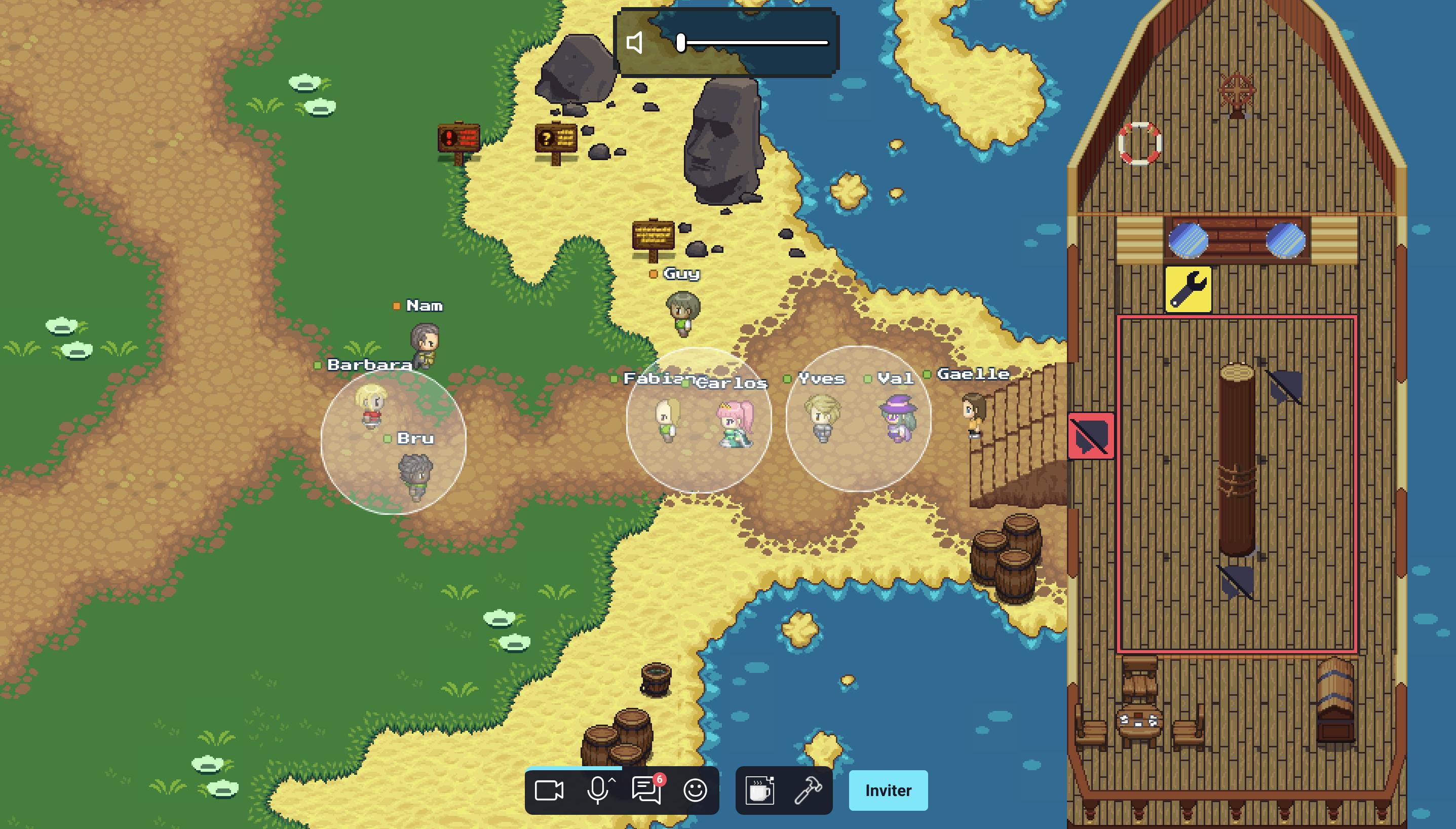
Task: Open the hammer map editor tool
Action: coord(808,790)
